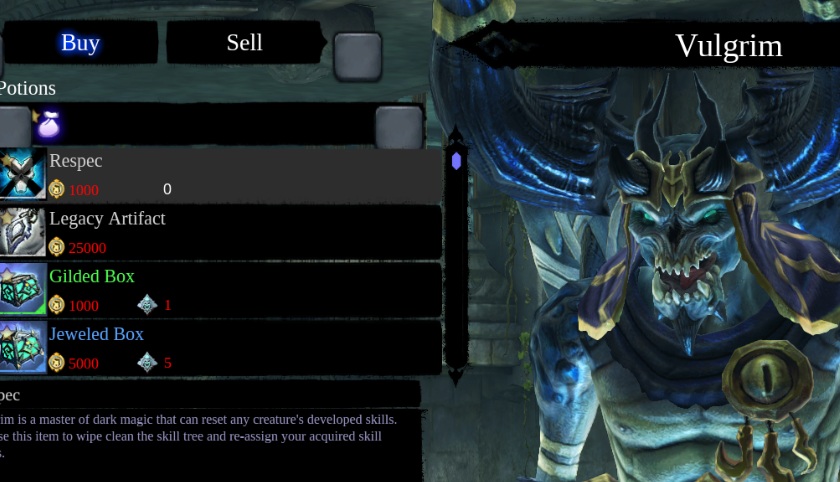Select the Jeweled Box offer

(x=220, y=347)
